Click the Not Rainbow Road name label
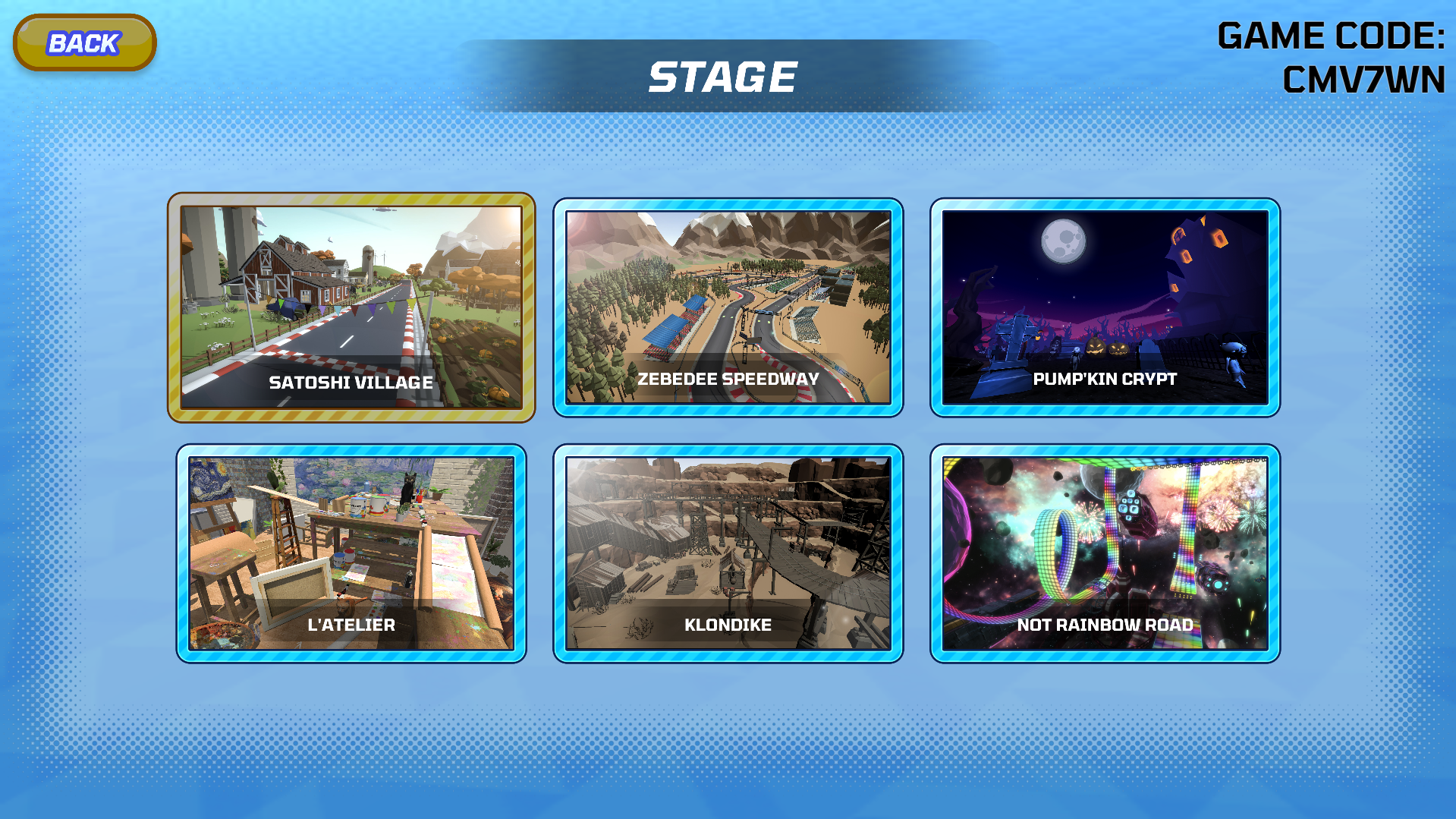1456x819 pixels. click(1106, 625)
